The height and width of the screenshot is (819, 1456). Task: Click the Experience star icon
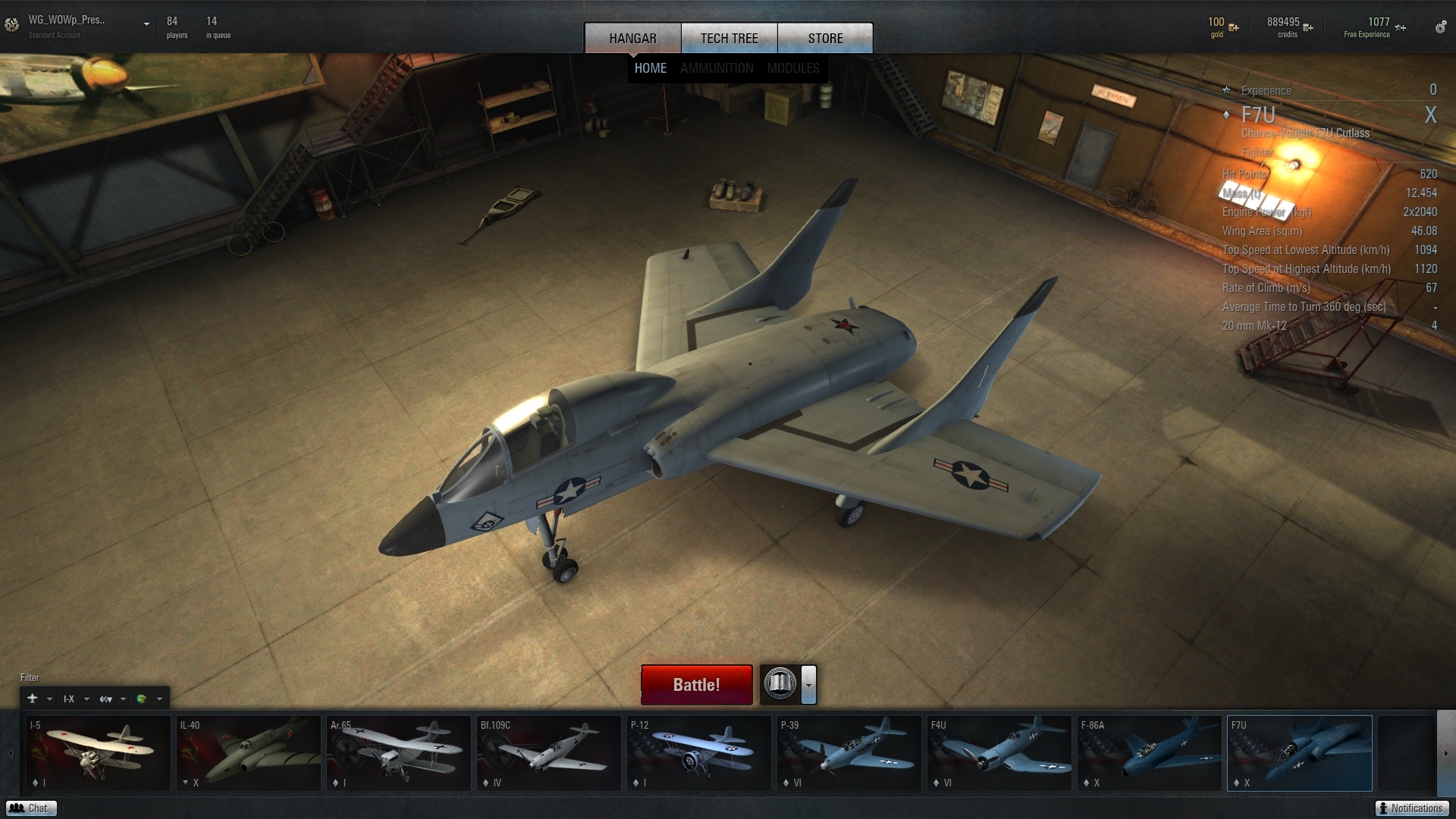click(x=1226, y=90)
